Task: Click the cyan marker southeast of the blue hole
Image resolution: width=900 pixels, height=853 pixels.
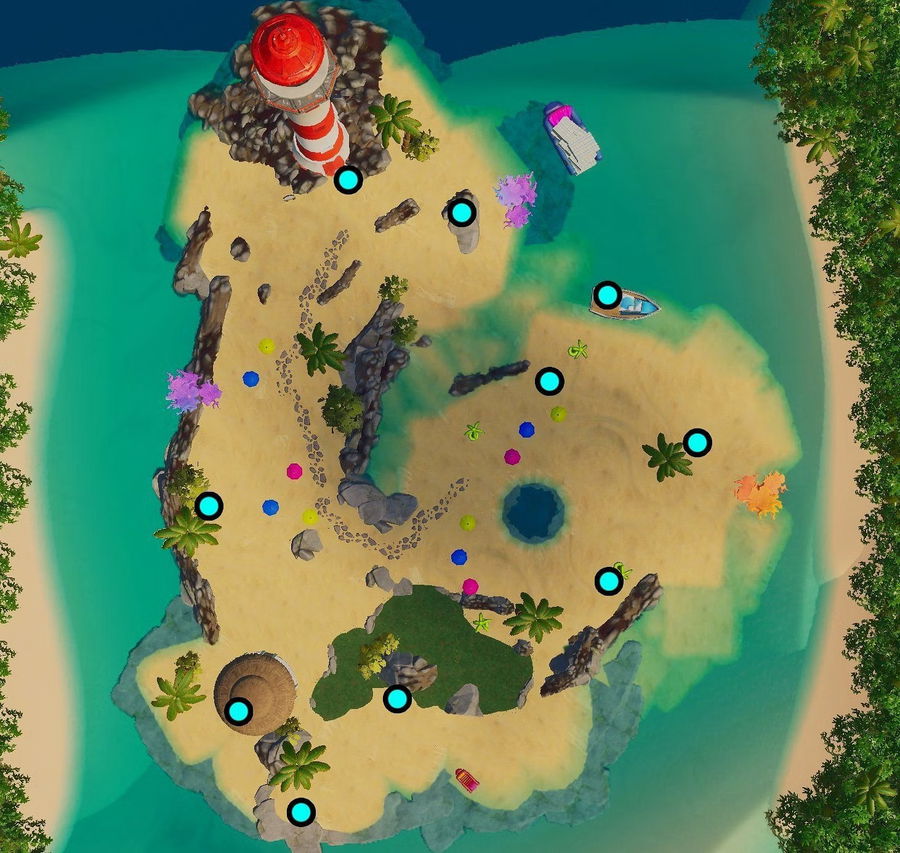Action: pos(608,580)
